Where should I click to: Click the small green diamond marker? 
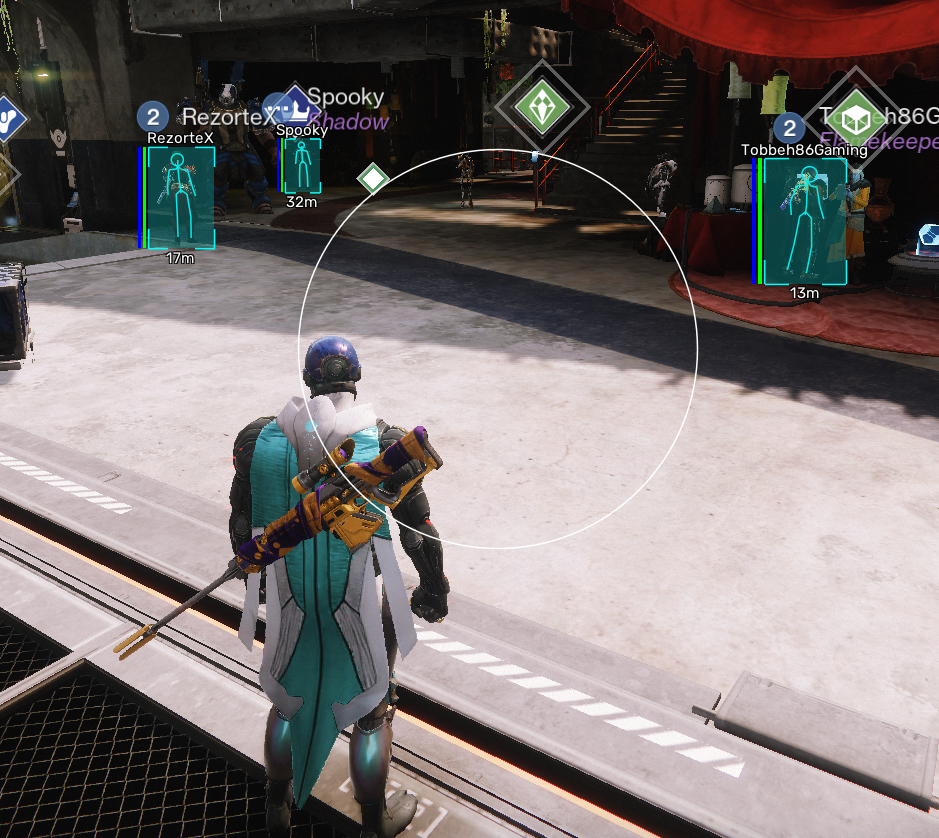tap(373, 179)
